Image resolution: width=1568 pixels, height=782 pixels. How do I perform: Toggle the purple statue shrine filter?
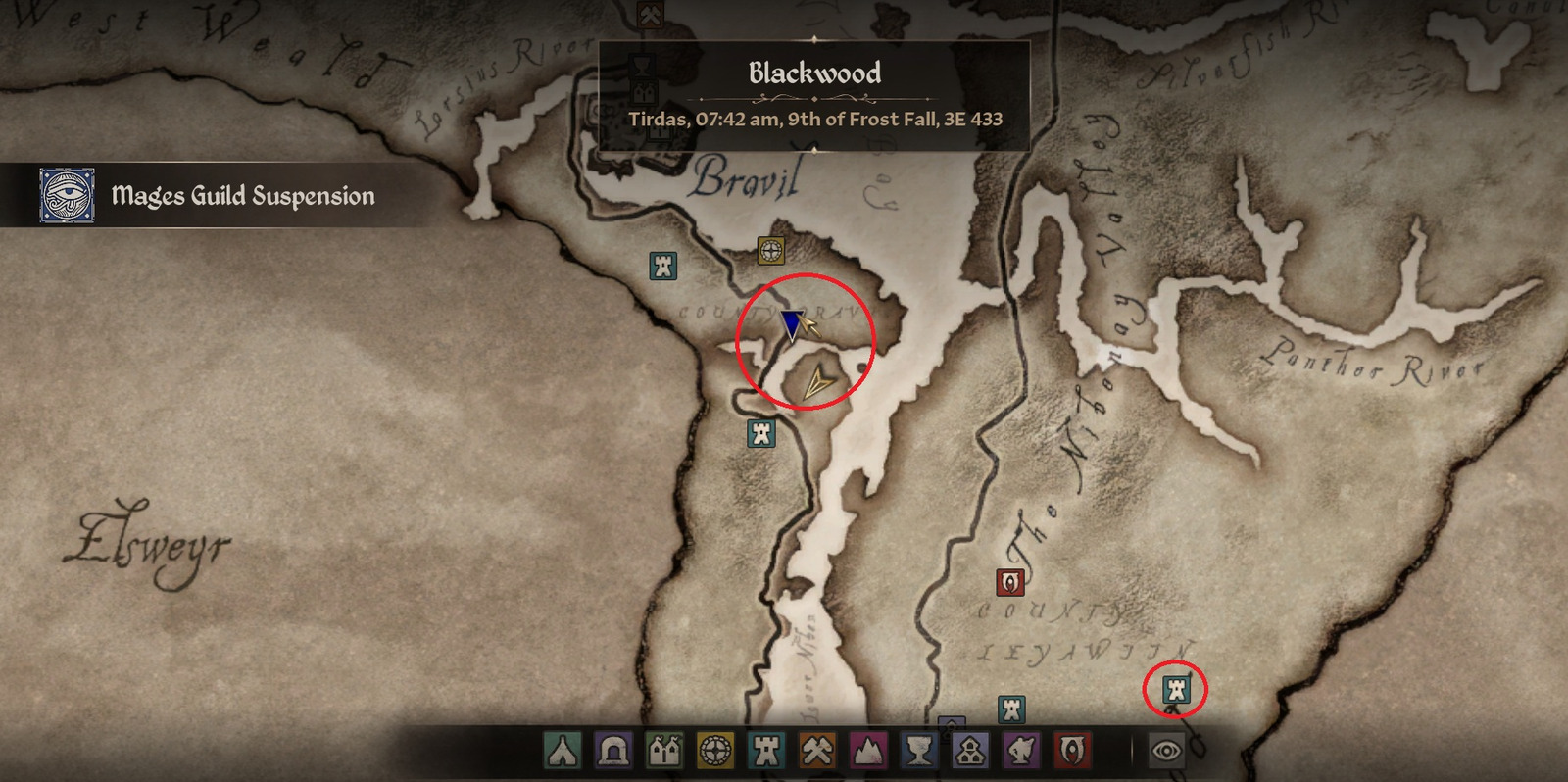coord(1021,751)
